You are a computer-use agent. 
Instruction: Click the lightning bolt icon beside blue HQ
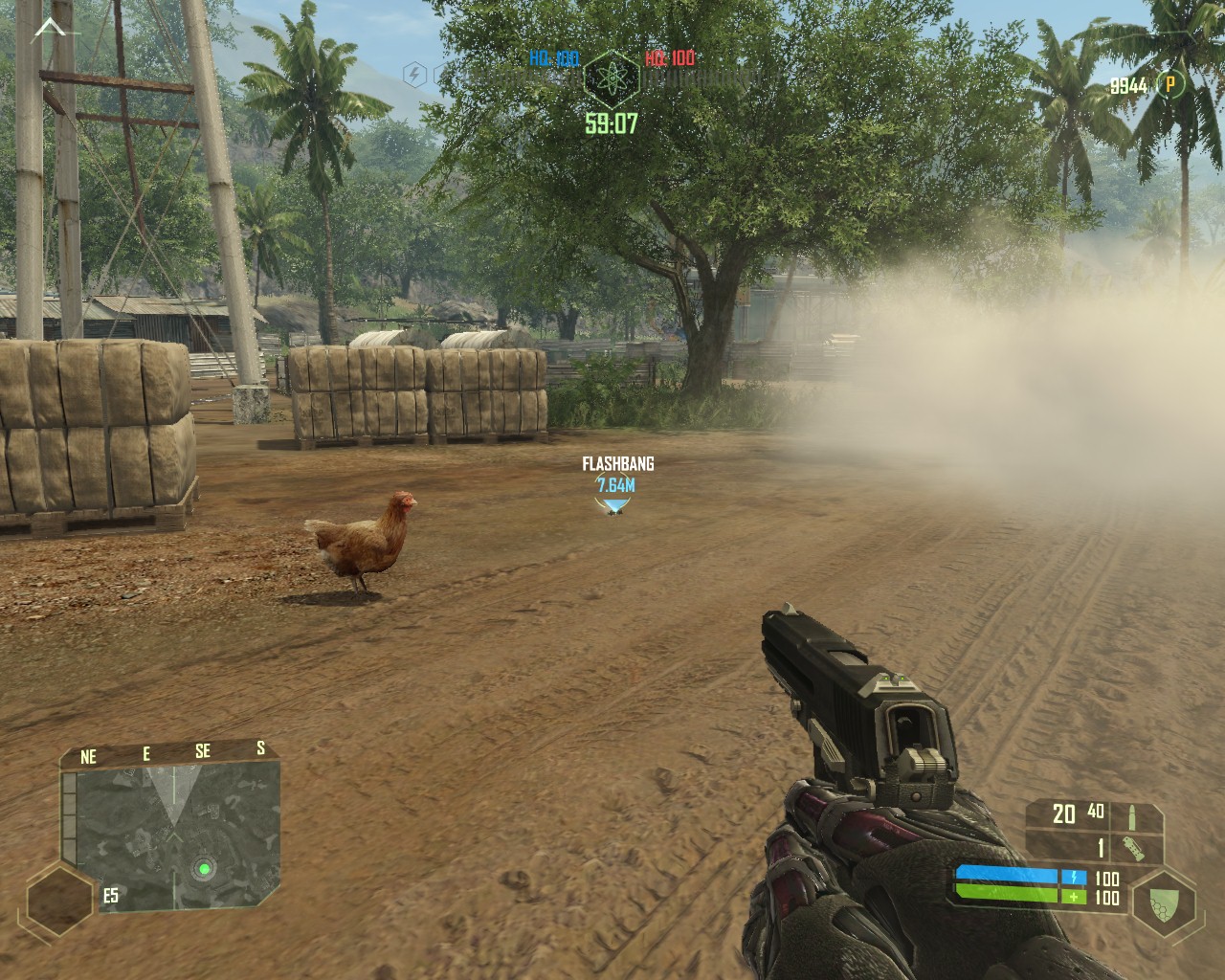point(414,74)
